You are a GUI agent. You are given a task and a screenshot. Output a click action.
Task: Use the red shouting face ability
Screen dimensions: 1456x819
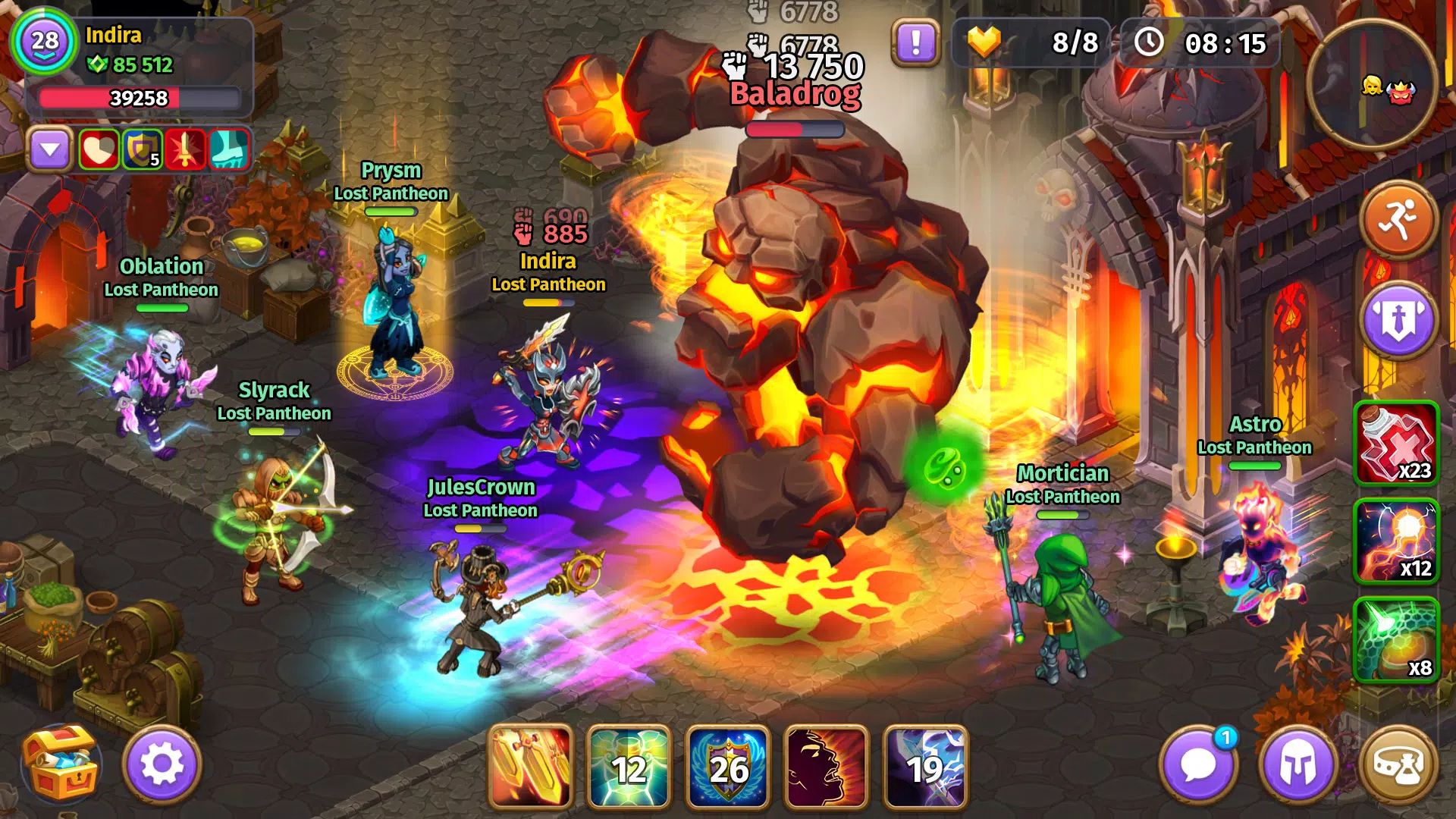826,766
